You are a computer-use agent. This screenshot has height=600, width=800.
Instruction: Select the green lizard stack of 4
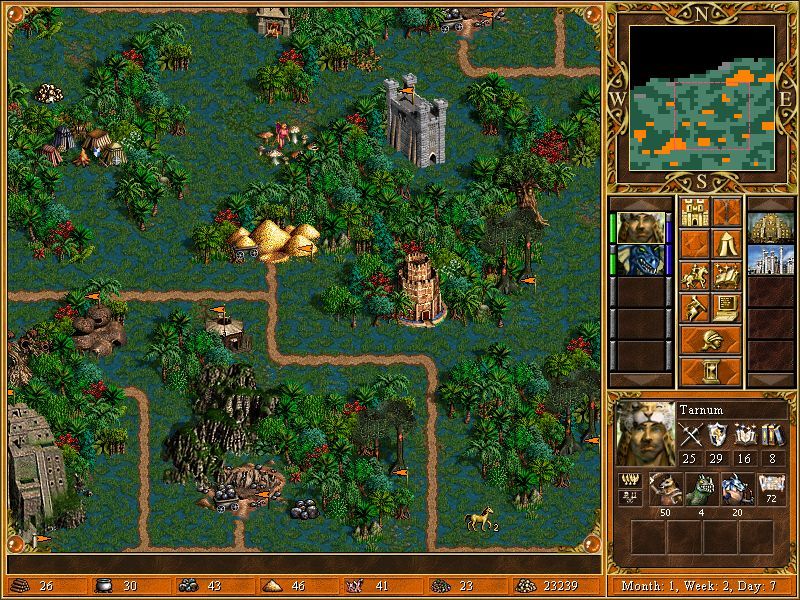click(x=699, y=489)
